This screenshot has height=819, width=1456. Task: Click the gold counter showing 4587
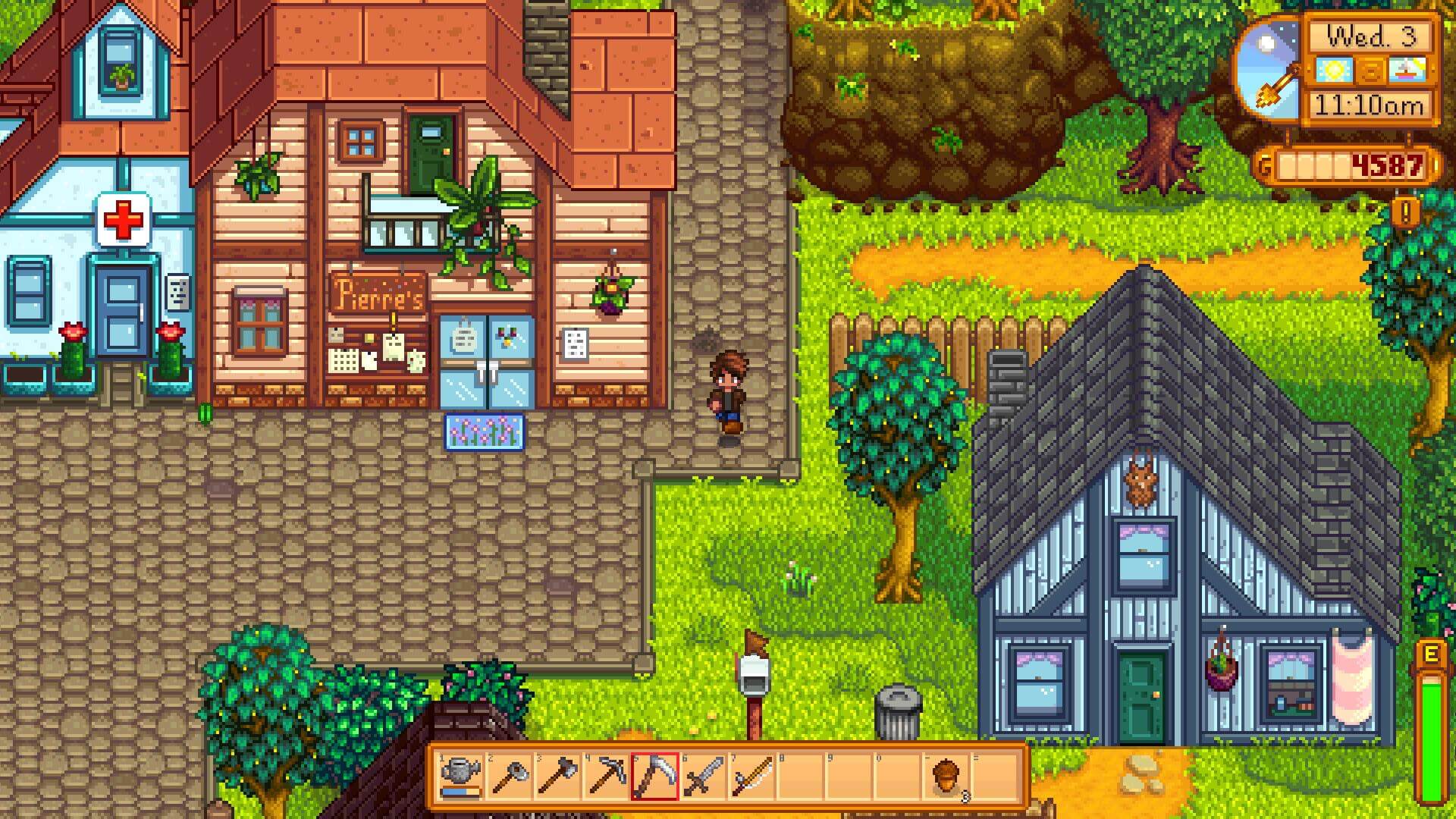[1388, 165]
